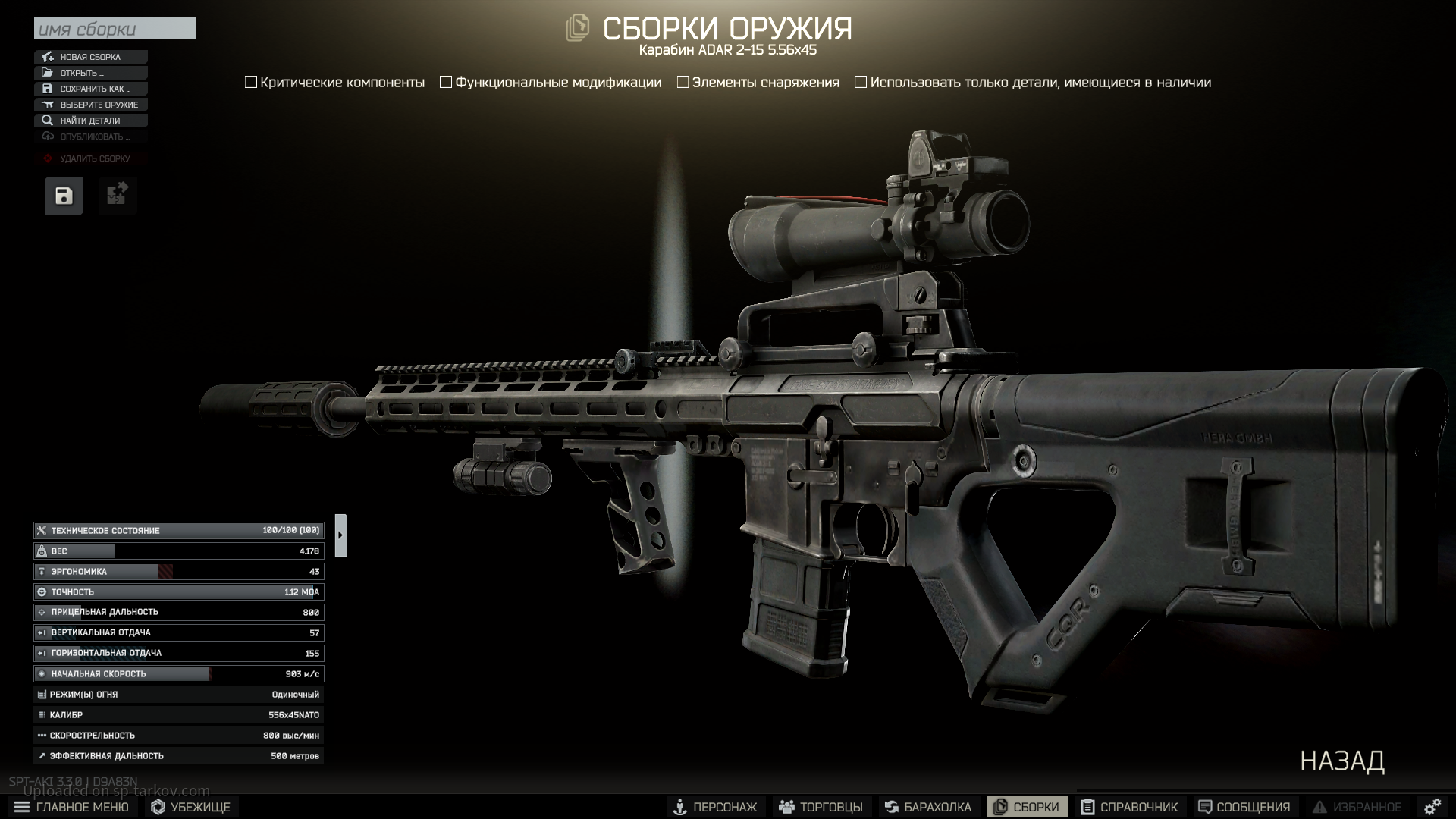Toggle Критические компоненты checkbox

(x=251, y=83)
